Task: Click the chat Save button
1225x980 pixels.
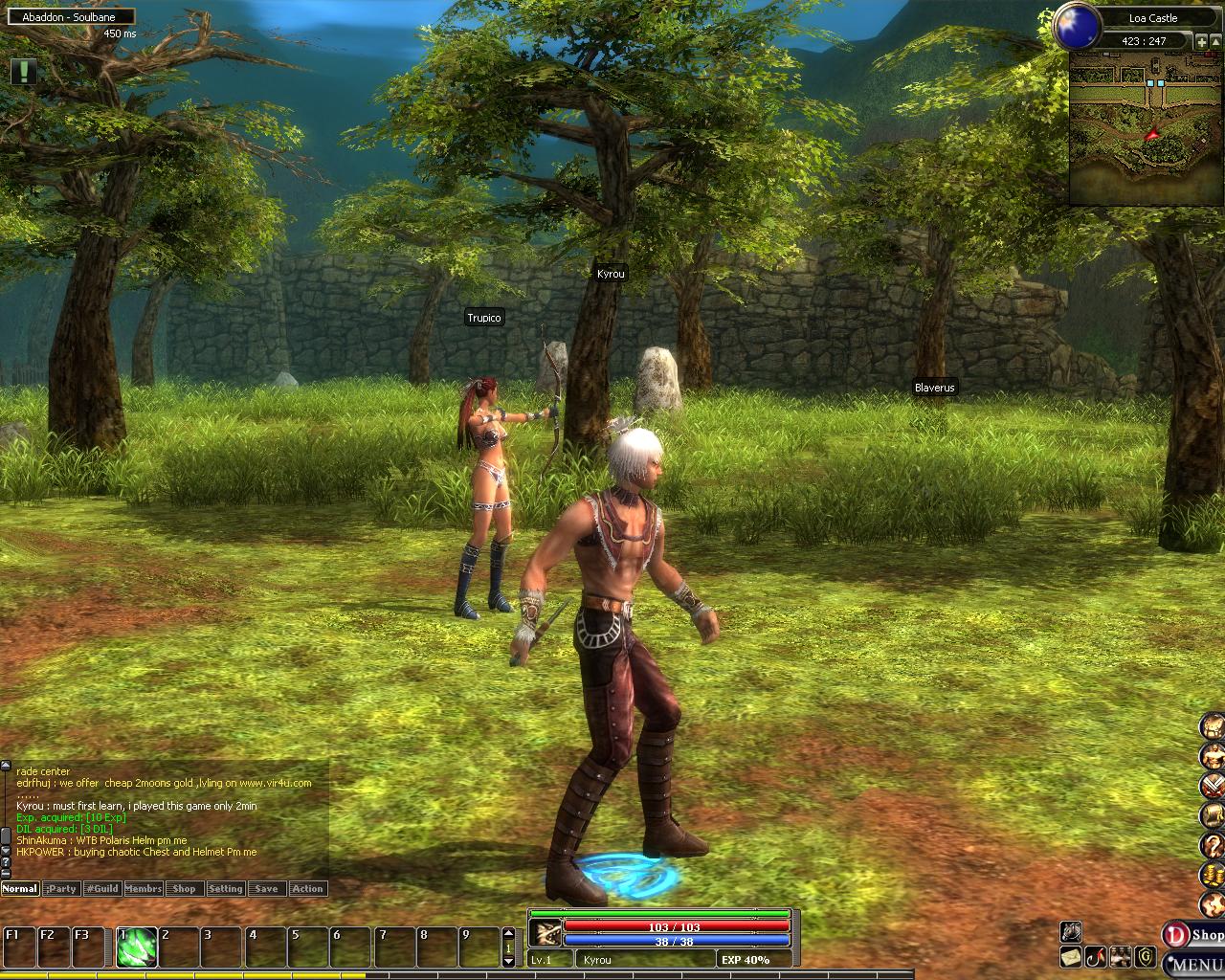Action: tap(267, 888)
